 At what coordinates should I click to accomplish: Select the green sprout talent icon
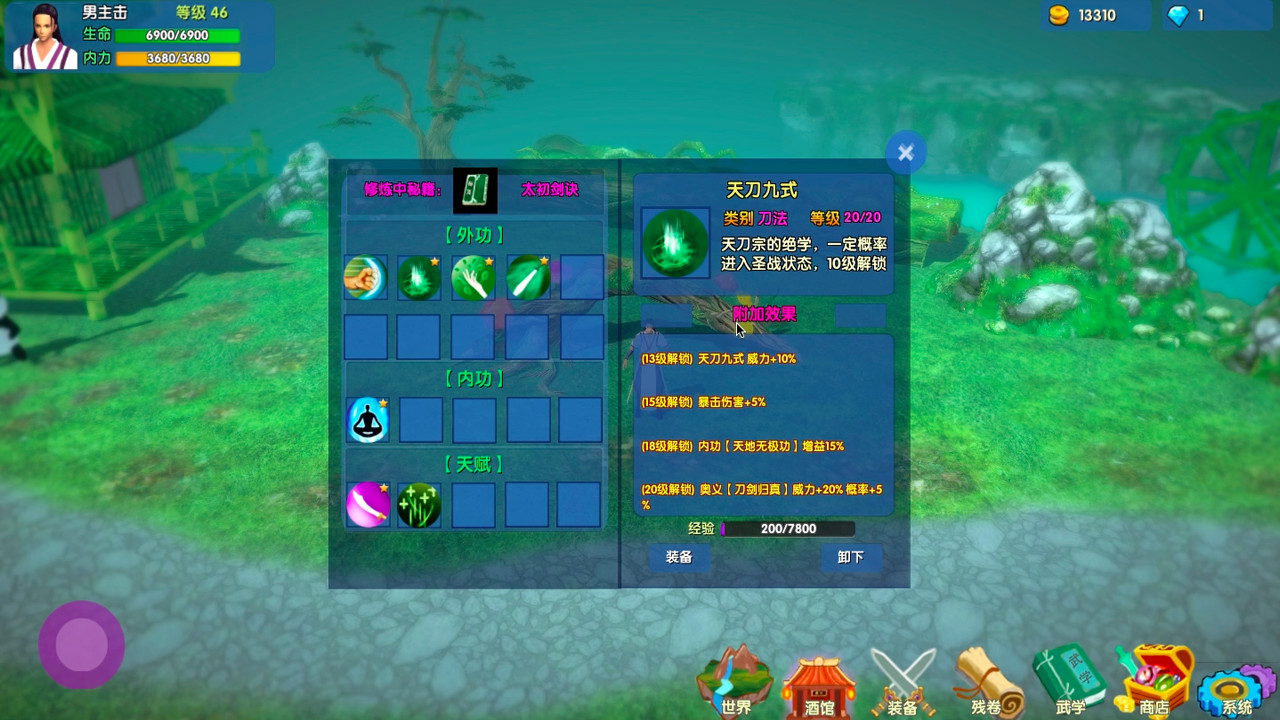click(x=419, y=504)
